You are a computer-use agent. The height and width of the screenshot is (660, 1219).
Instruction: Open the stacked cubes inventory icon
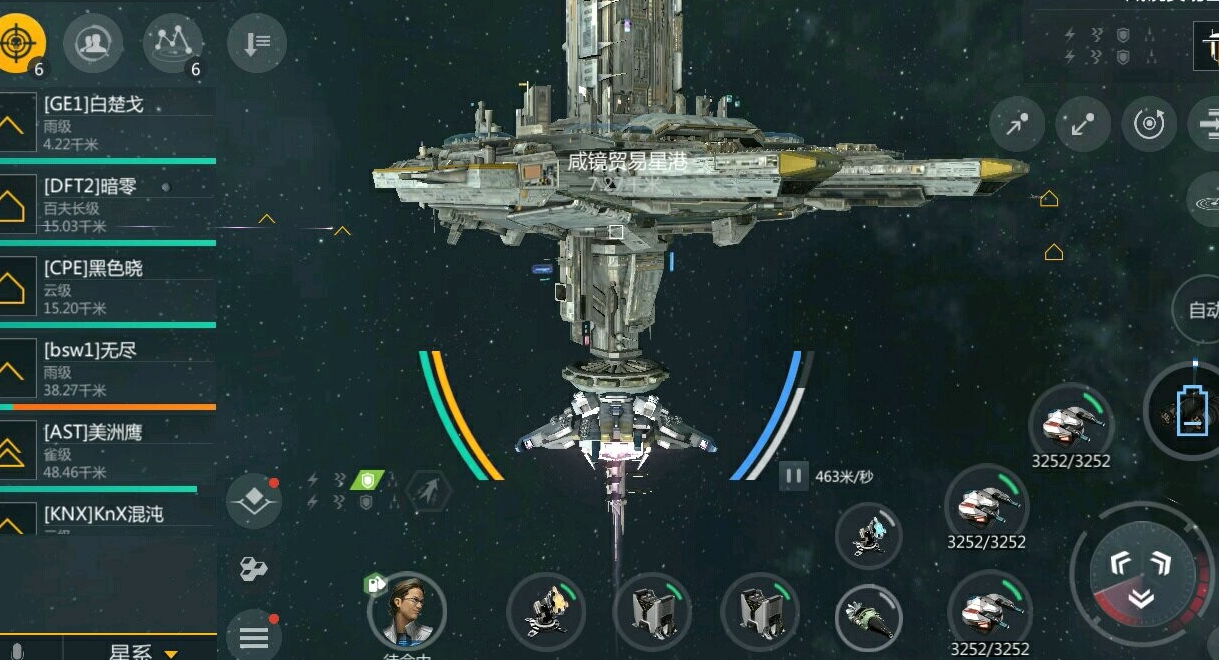coord(253,570)
